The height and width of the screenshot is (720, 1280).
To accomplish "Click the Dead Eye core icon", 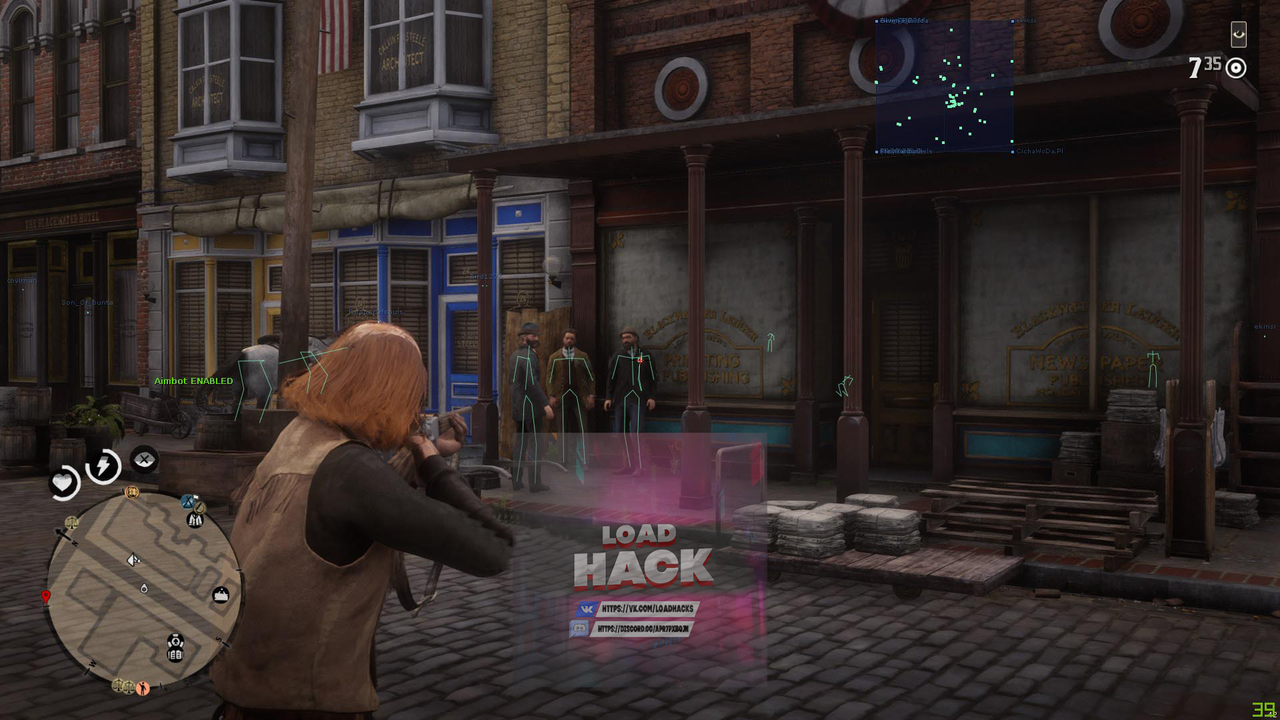I will pyautogui.click(x=144, y=459).
